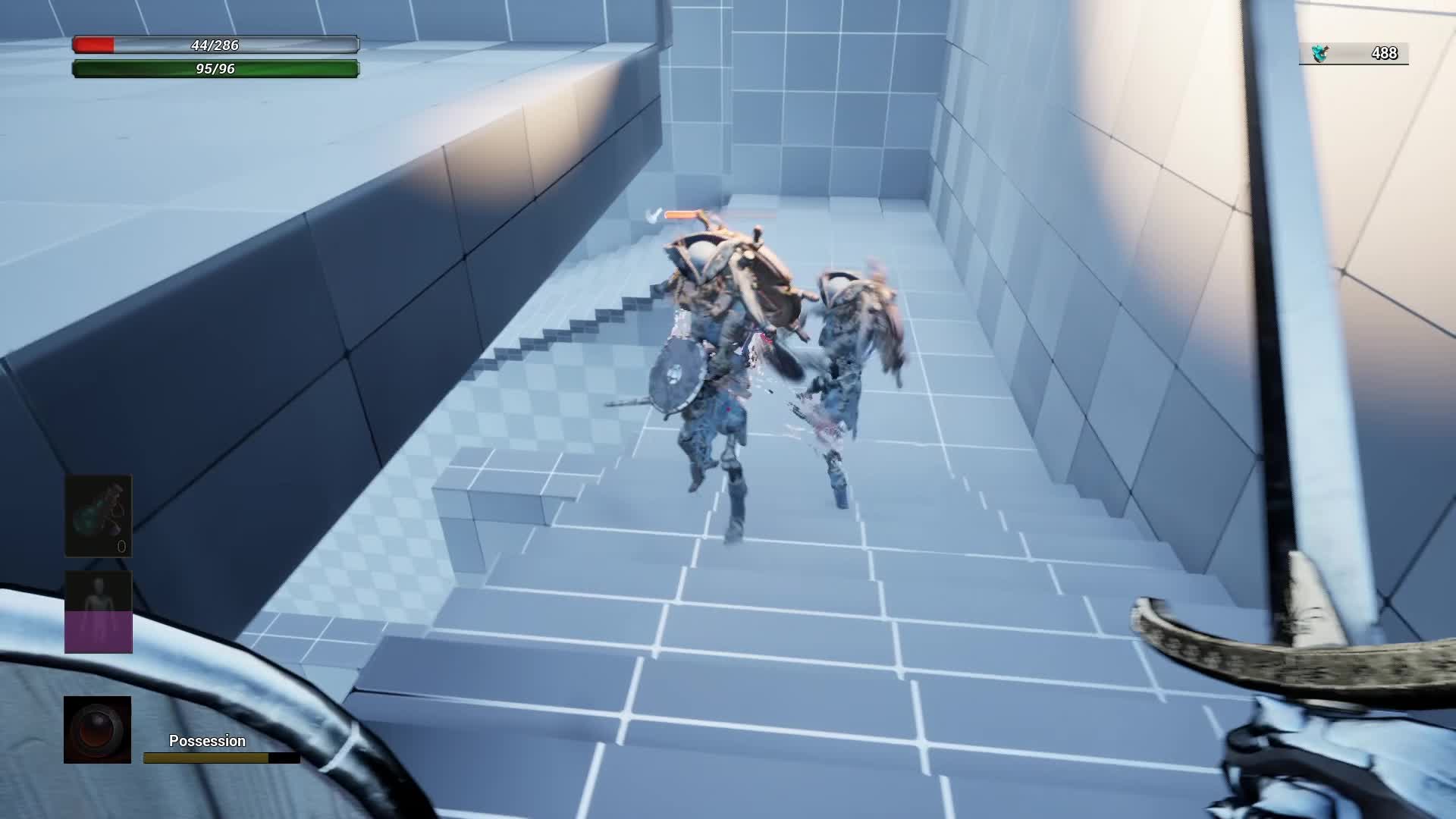The width and height of the screenshot is (1456, 819).
Task: Click the teal soul currency icon
Action: 1319,52
